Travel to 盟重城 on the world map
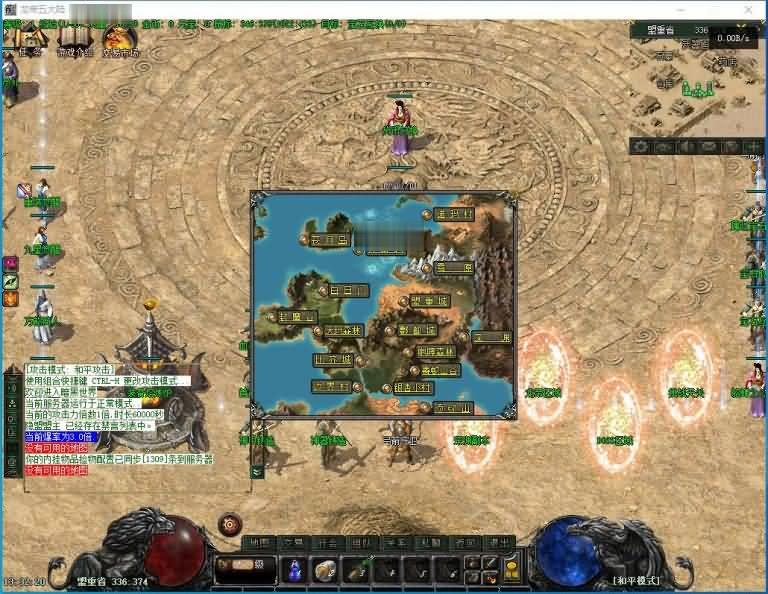Image resolution: width=768 pixels, height=594 pixels. pyautogui.click(x=428, y=300)
